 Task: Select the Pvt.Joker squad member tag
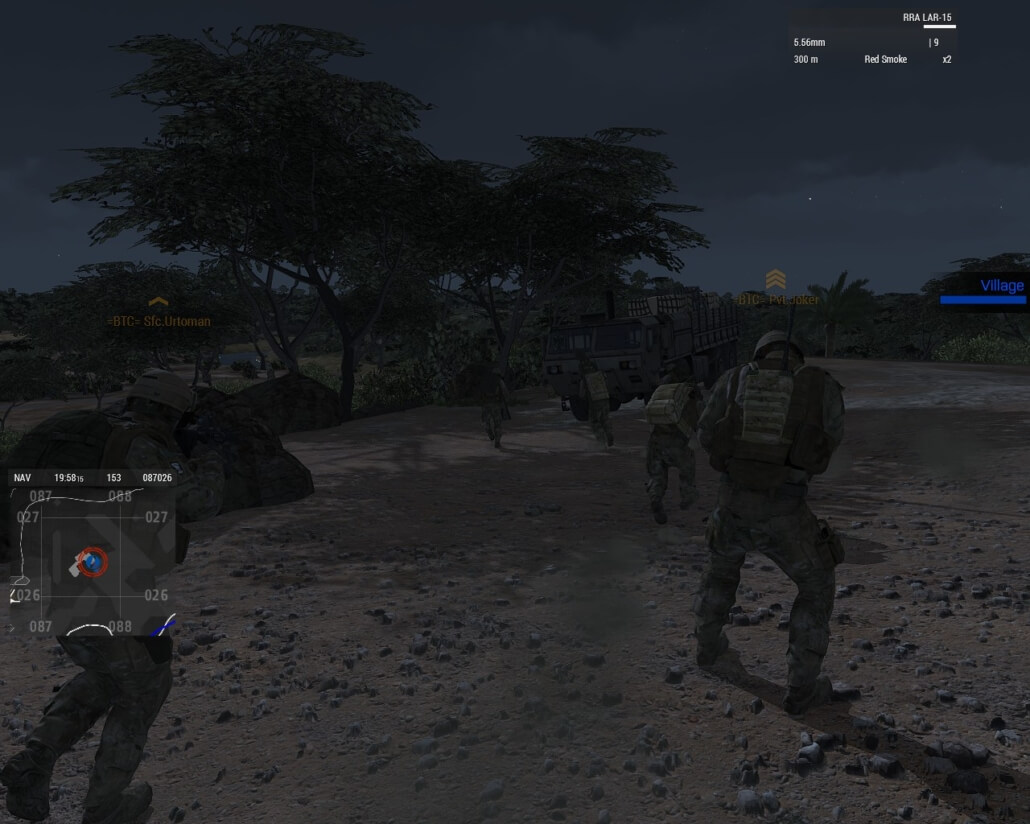pos(778,299)
